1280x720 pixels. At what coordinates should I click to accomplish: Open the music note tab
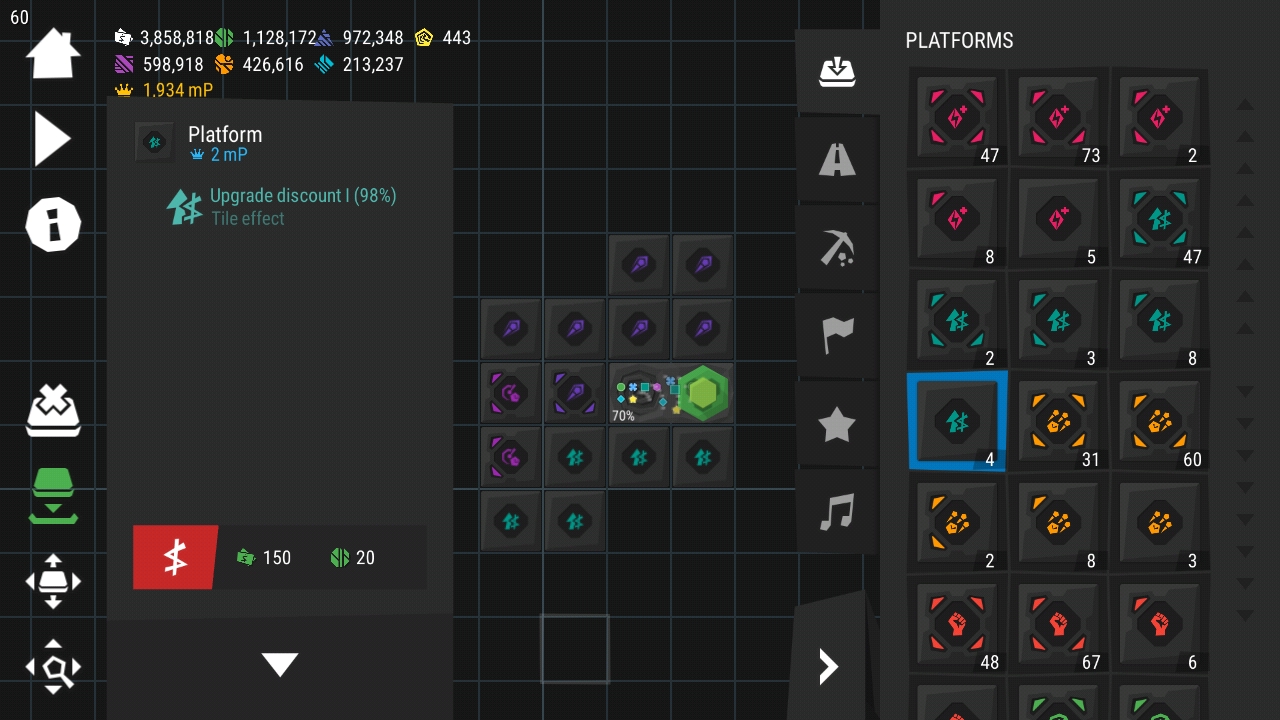click(837, 512)
